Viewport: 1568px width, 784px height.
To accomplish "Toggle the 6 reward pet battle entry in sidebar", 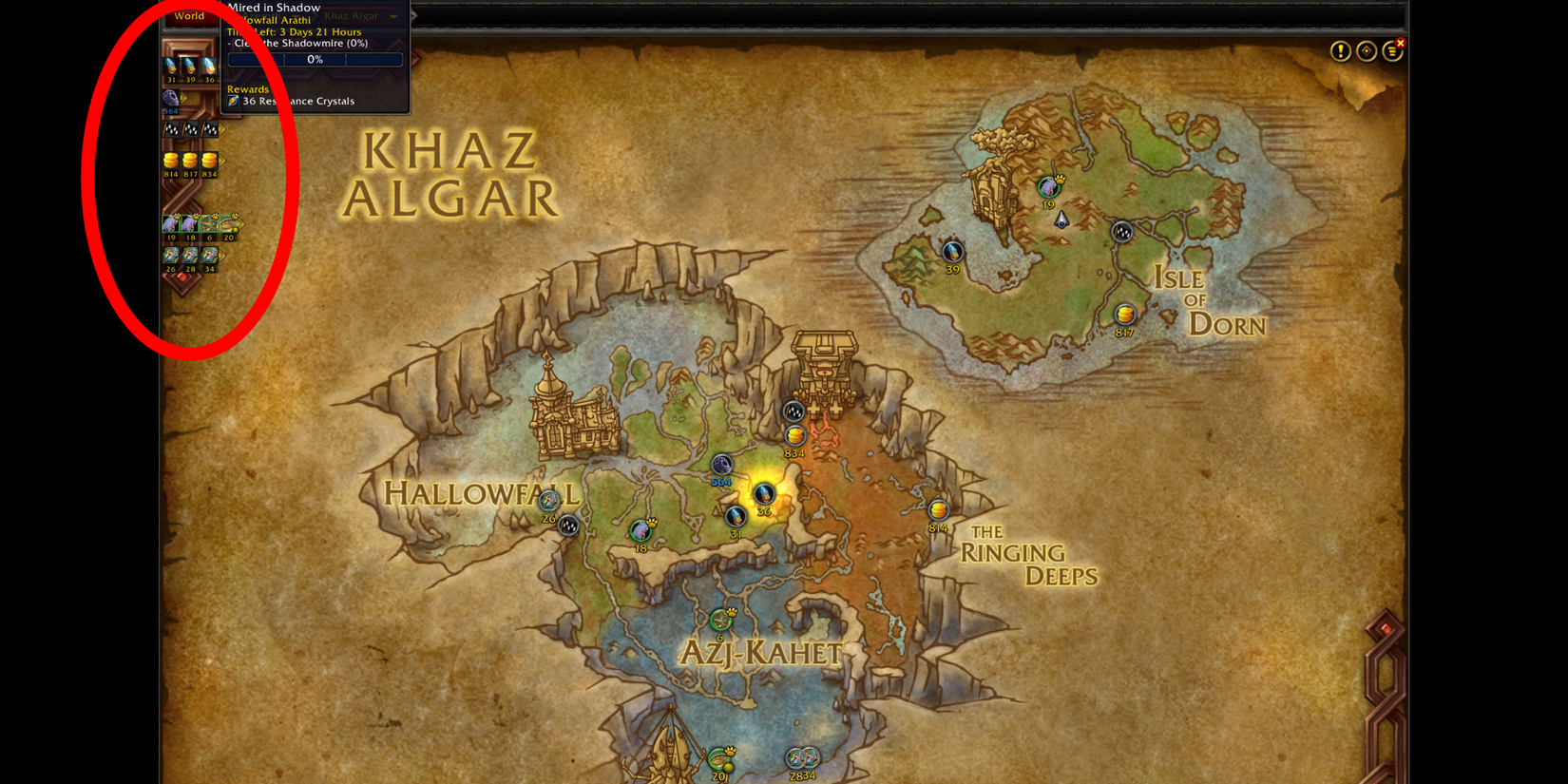I will pyautogui.click(x=209, y=225).
